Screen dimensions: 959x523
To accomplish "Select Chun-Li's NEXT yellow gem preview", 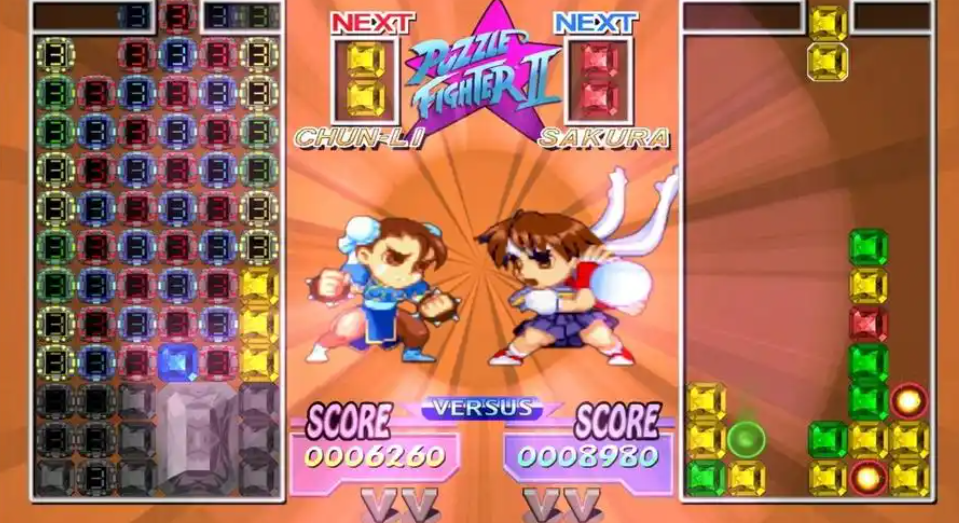I will point(365,79).
